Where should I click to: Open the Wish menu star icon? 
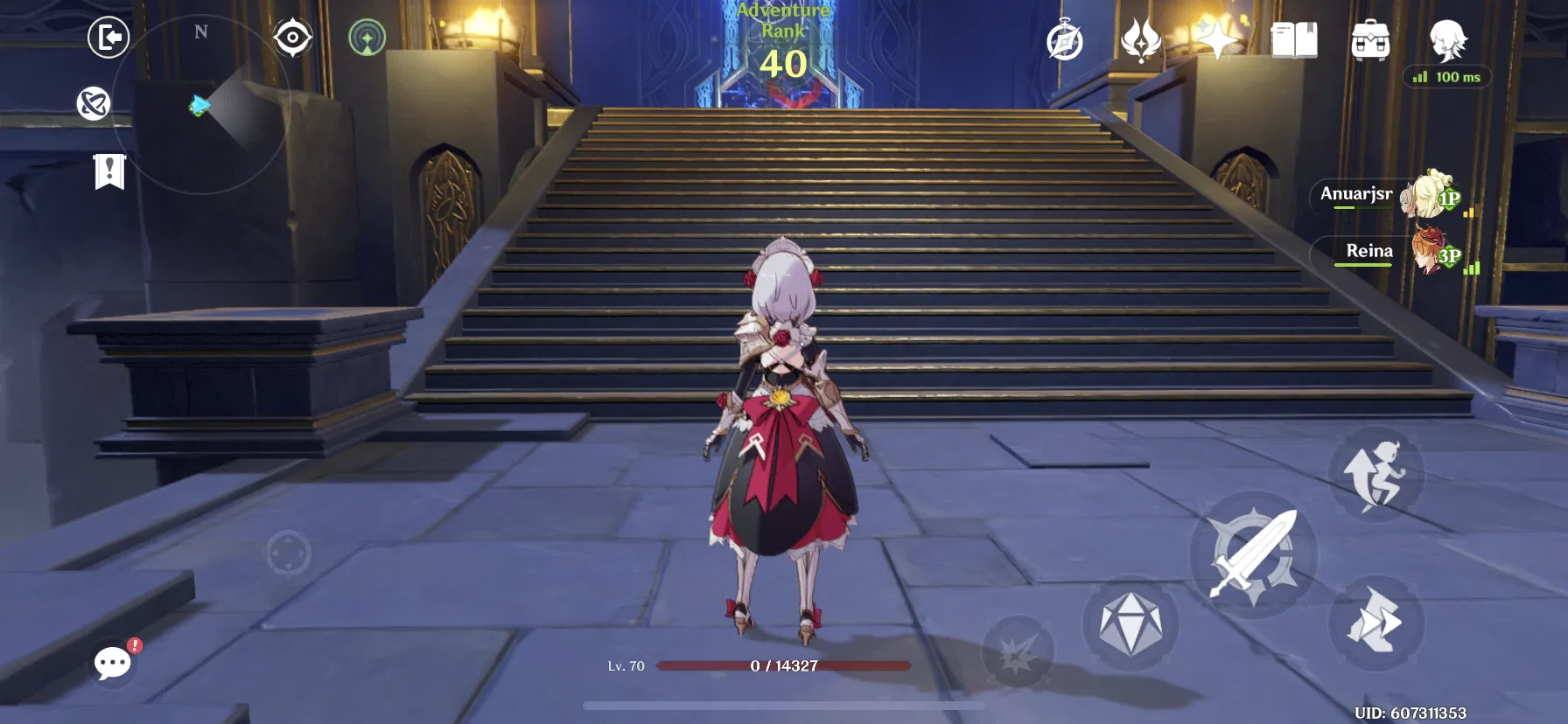[1216, 39]
